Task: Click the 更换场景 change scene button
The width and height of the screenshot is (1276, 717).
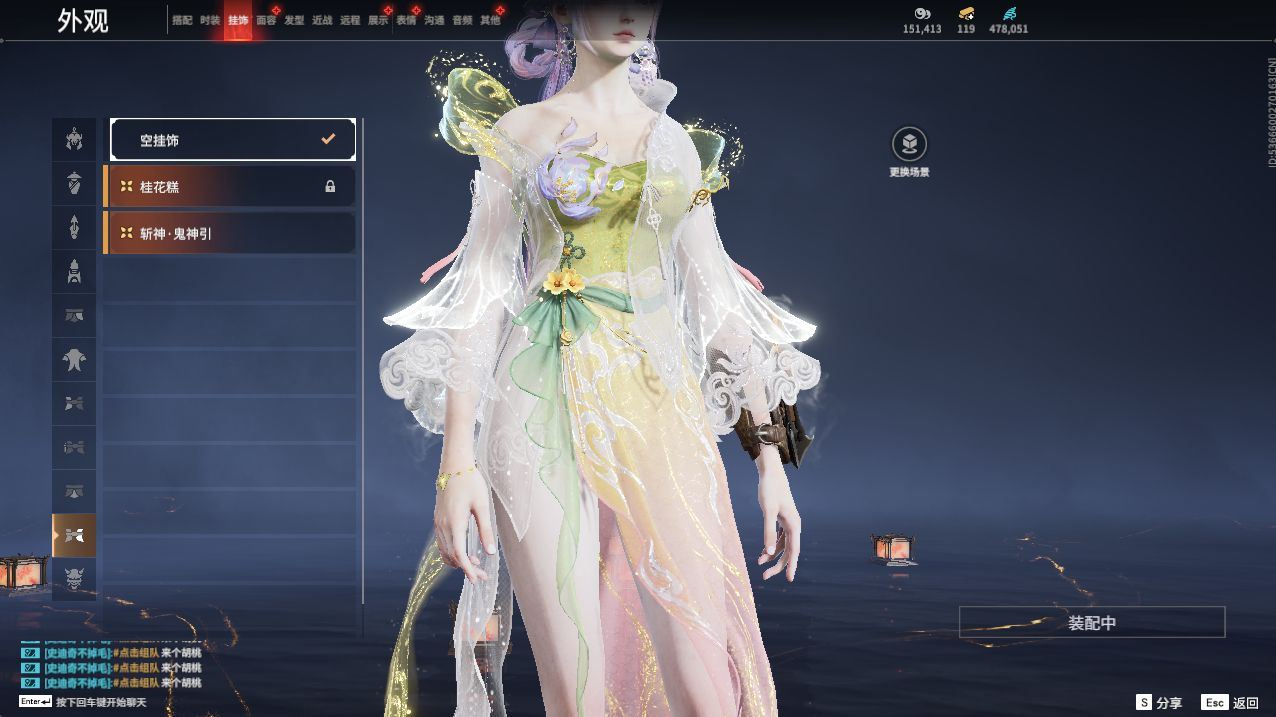Action: click(x=909, y=146)
